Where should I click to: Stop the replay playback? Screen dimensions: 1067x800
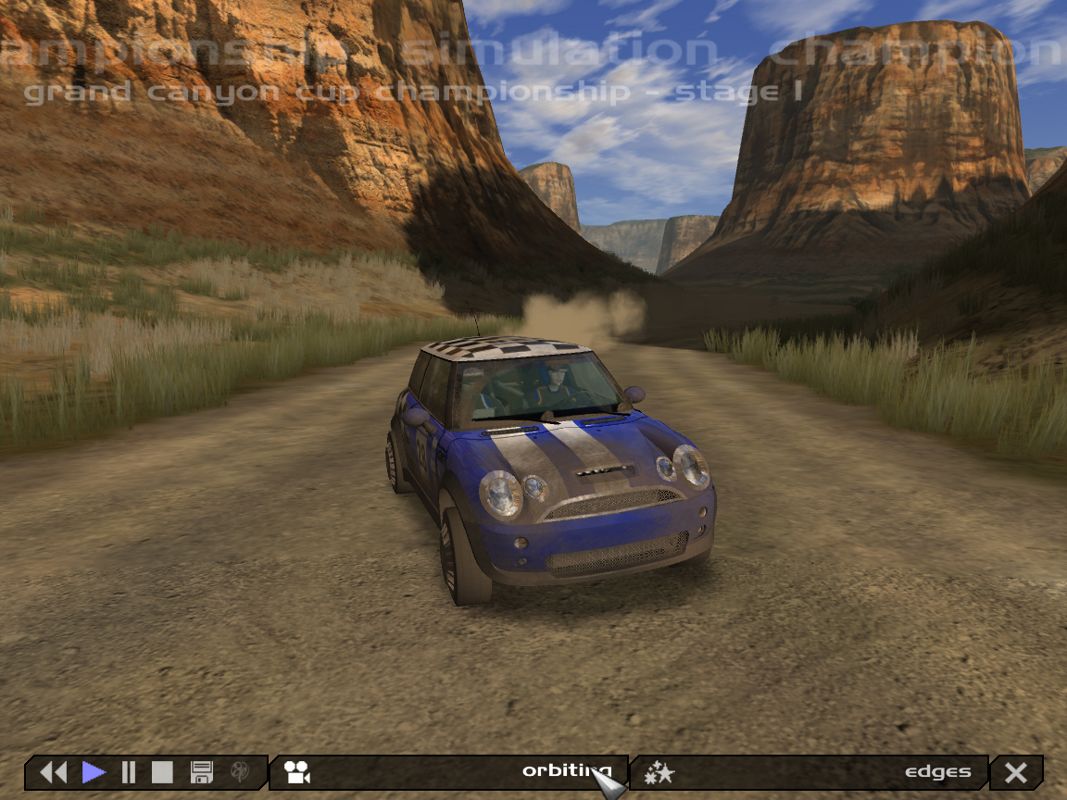162,772
